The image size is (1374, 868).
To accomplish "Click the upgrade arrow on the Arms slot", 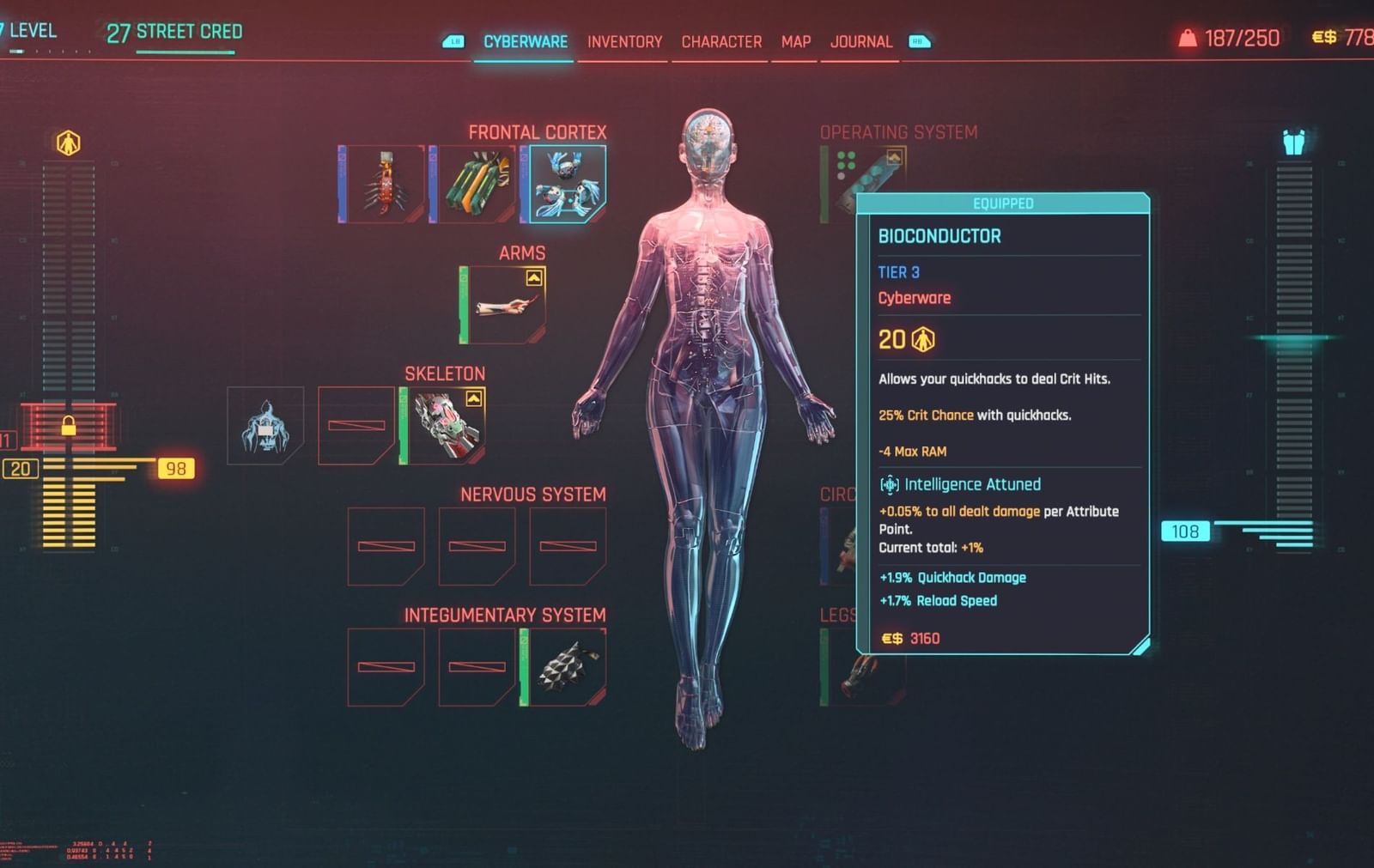I will click(534, 276).
